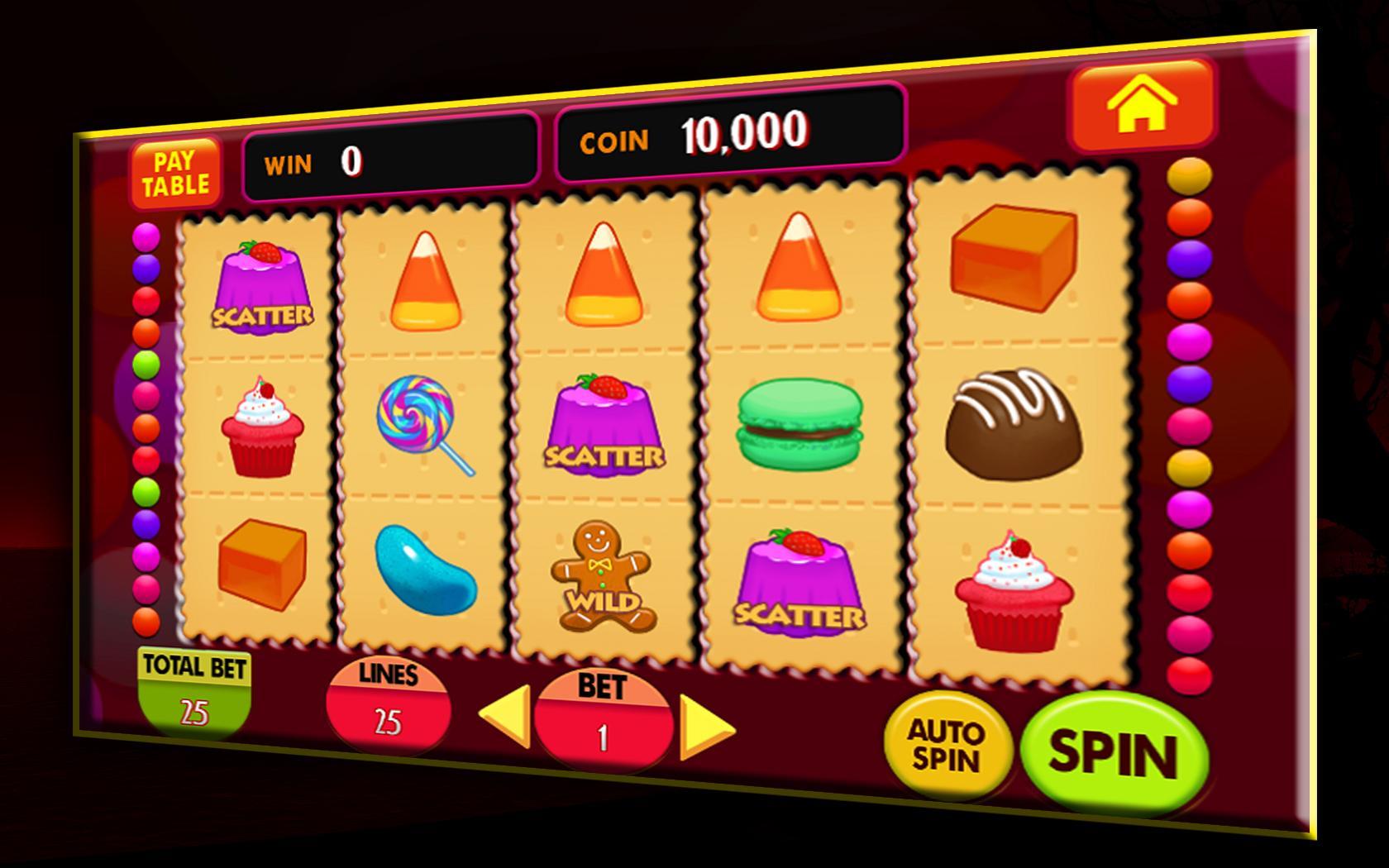This screenshot has width=1389, height=868.
Task: Click the SCATTER pudding on the first reel
Action: pos(262,285)
